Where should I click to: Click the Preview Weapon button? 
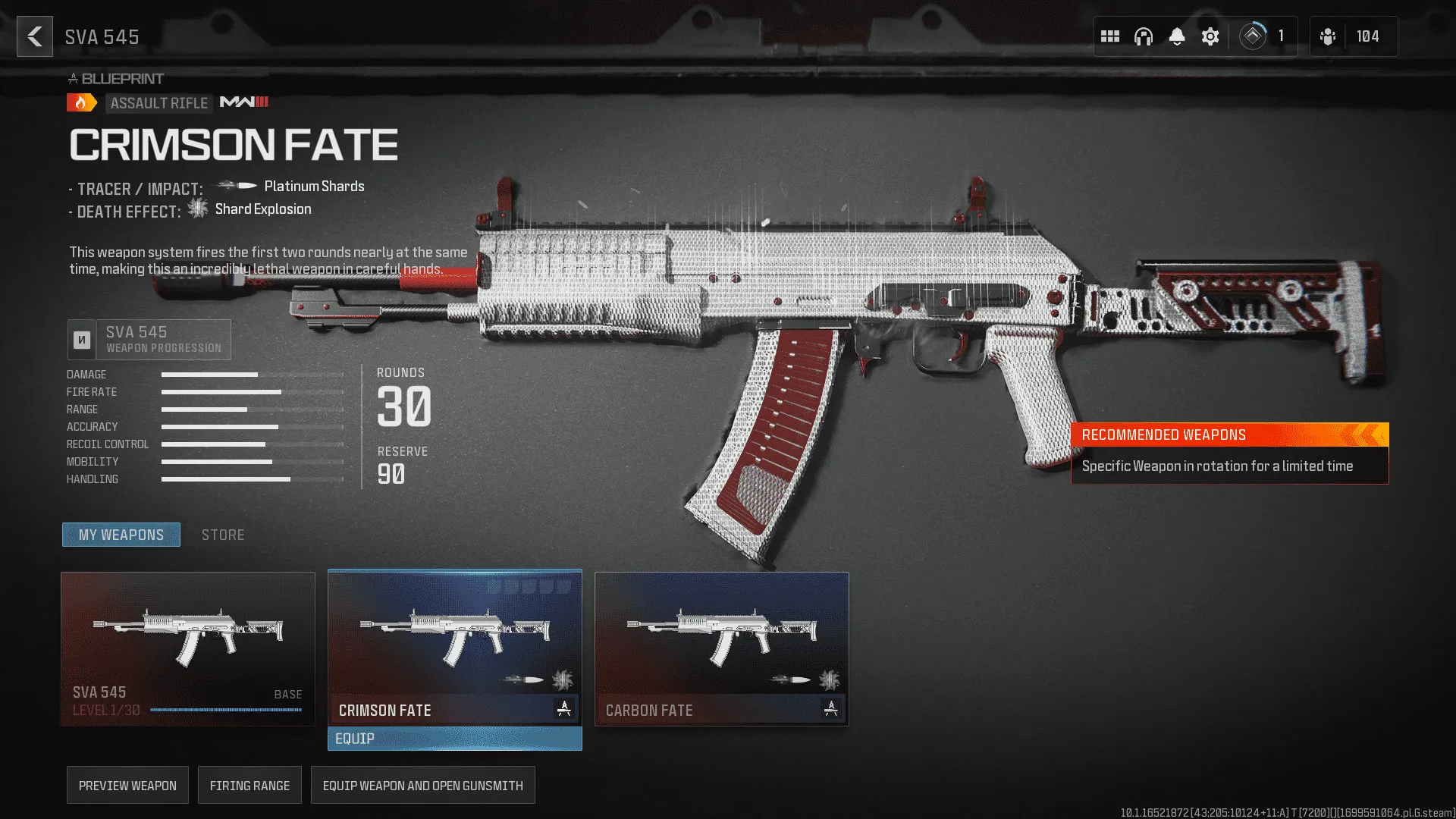pos(127,786)
